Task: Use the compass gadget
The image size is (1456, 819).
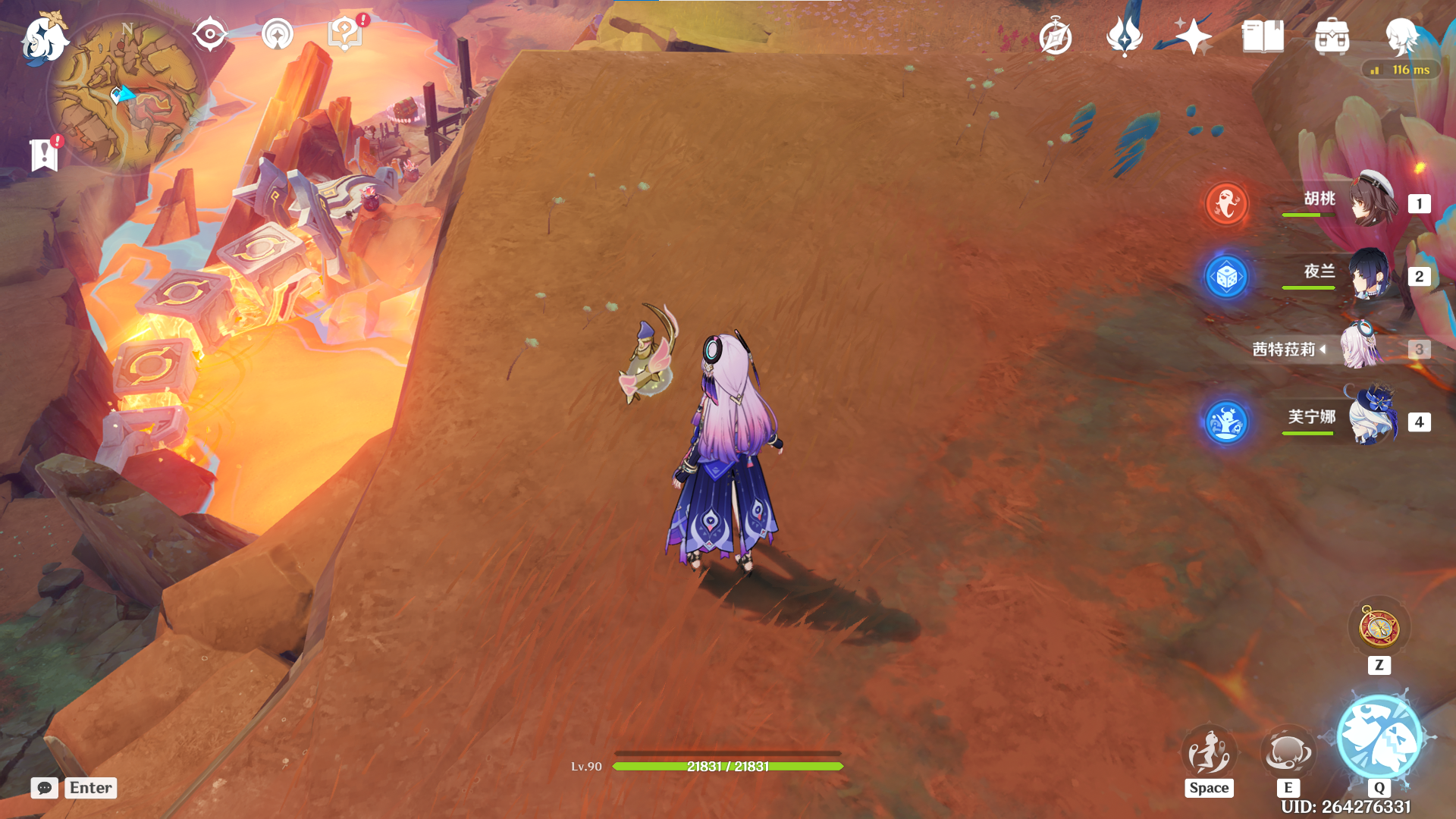Action: click(1379, 629)
